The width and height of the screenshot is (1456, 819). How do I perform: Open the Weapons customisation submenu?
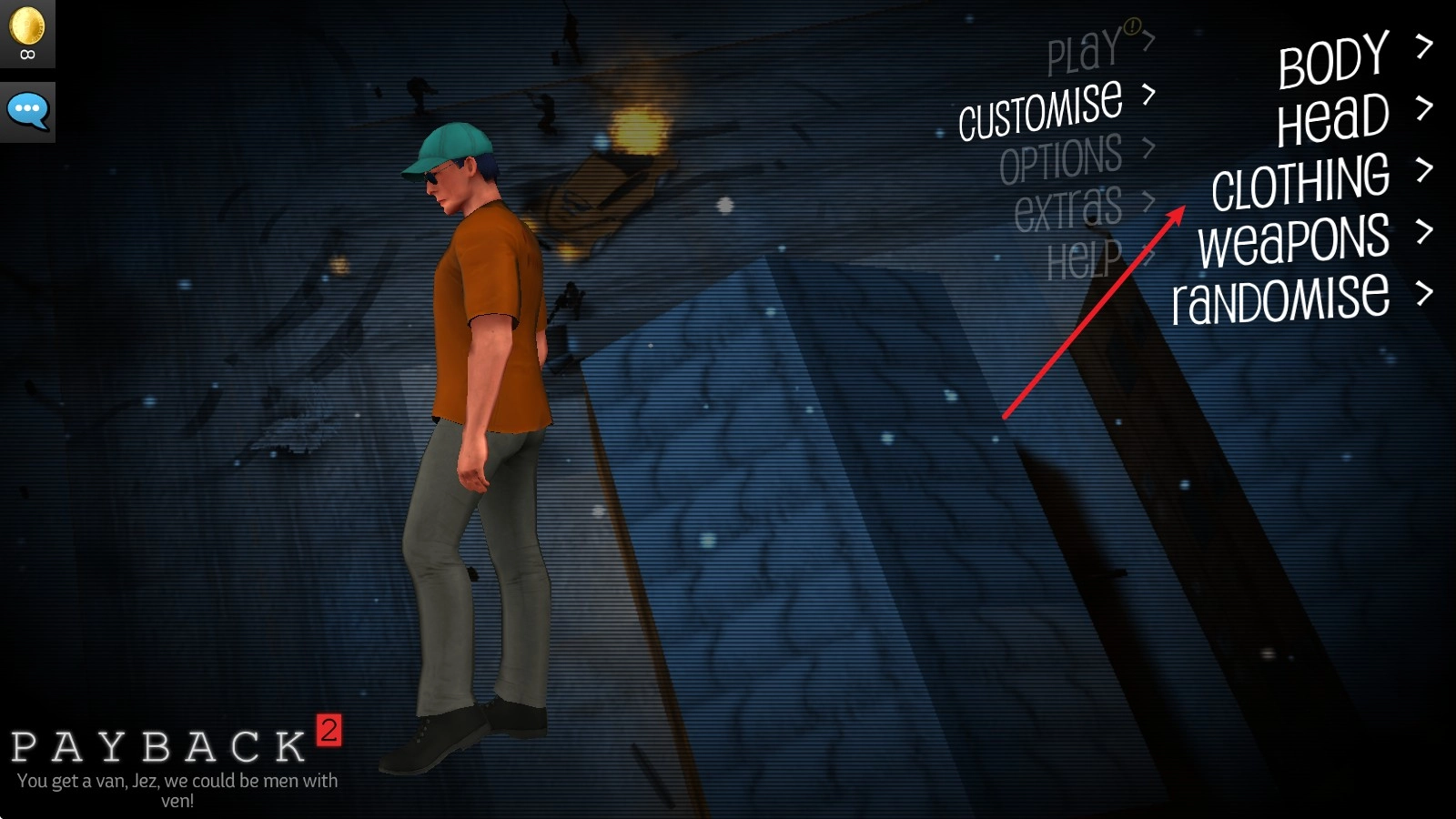(x=1294, y=240)
